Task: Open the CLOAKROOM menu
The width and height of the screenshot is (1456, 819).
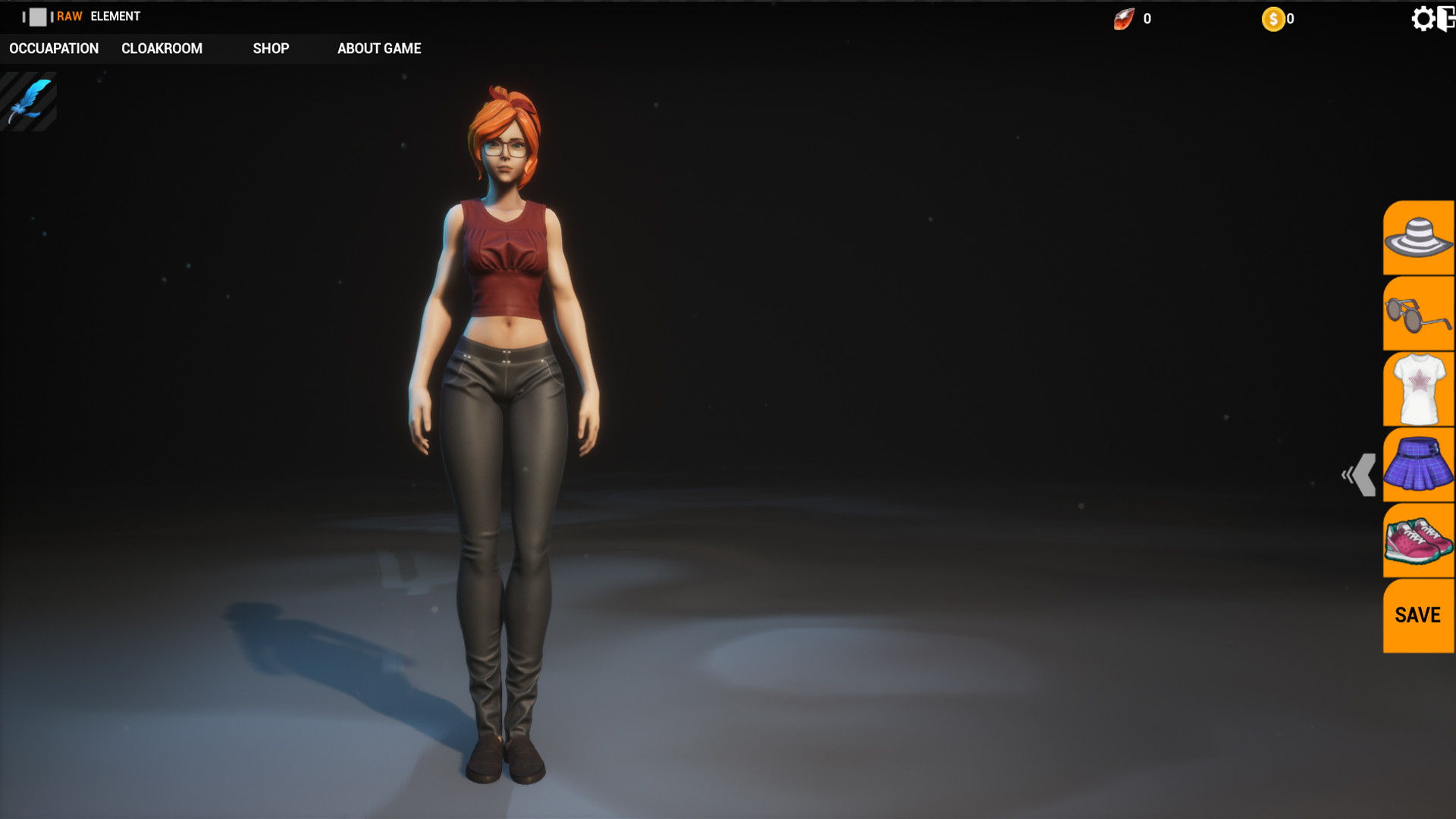Action: [162, 49]
